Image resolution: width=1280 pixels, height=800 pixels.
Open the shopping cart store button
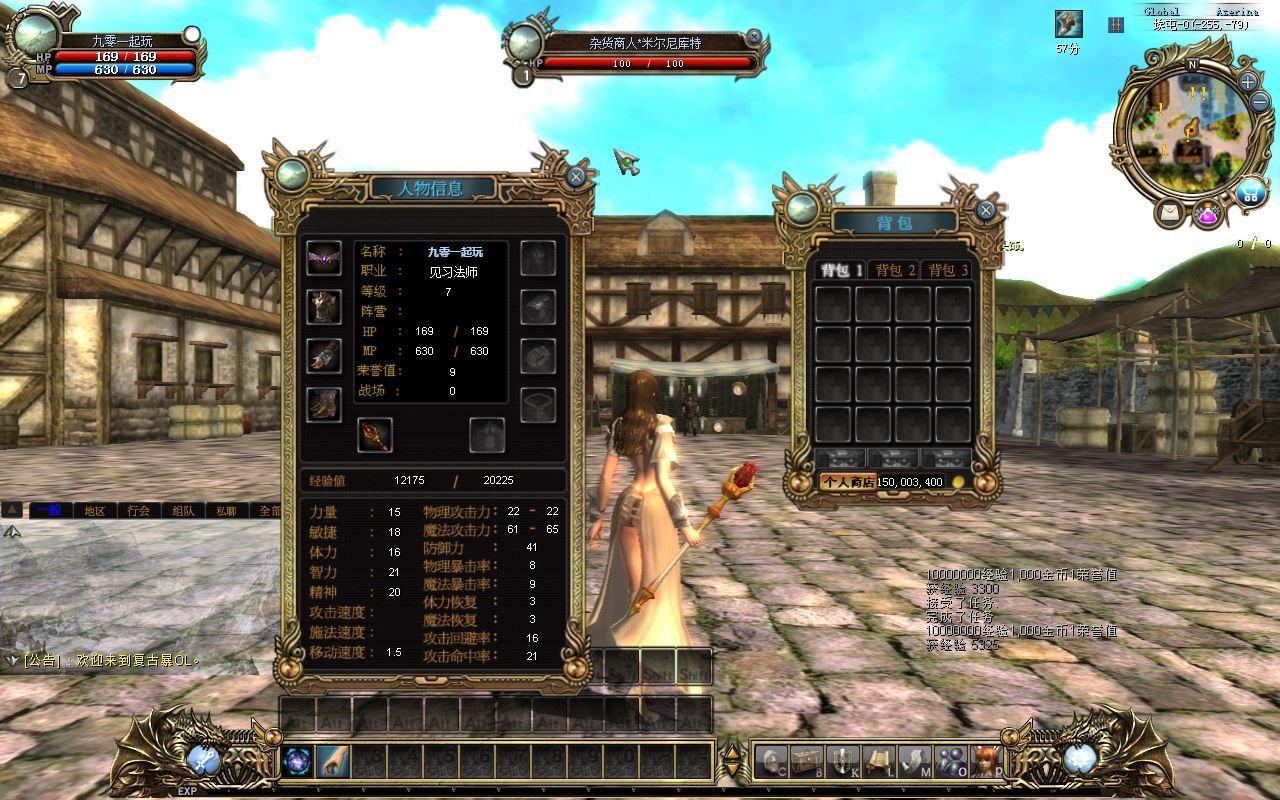click(x=1249, y=193)
